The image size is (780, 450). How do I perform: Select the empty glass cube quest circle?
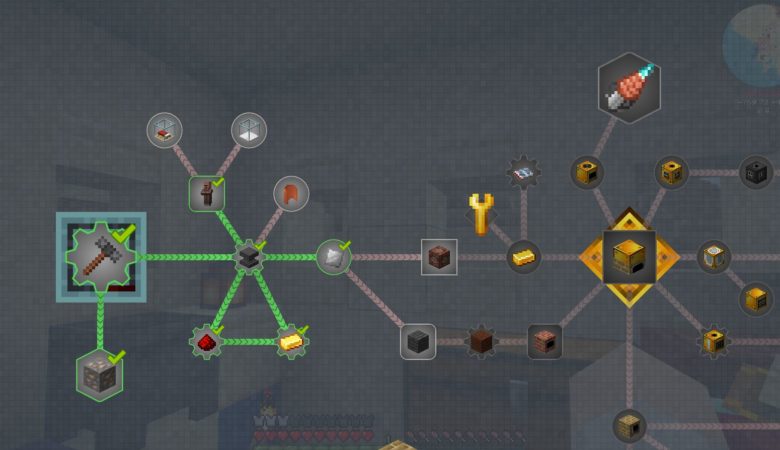(249, 130)
